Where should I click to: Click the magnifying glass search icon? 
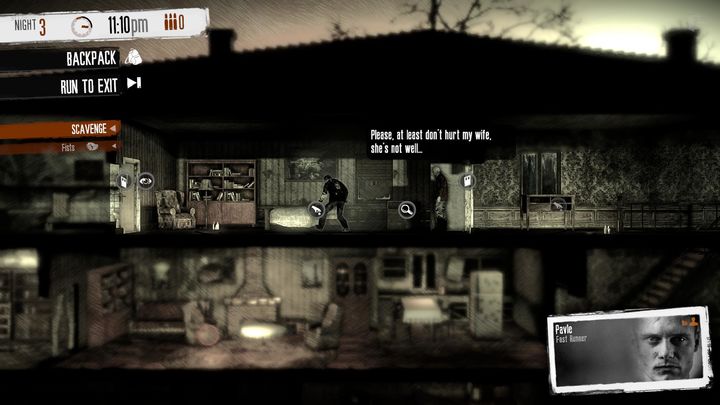407,209
